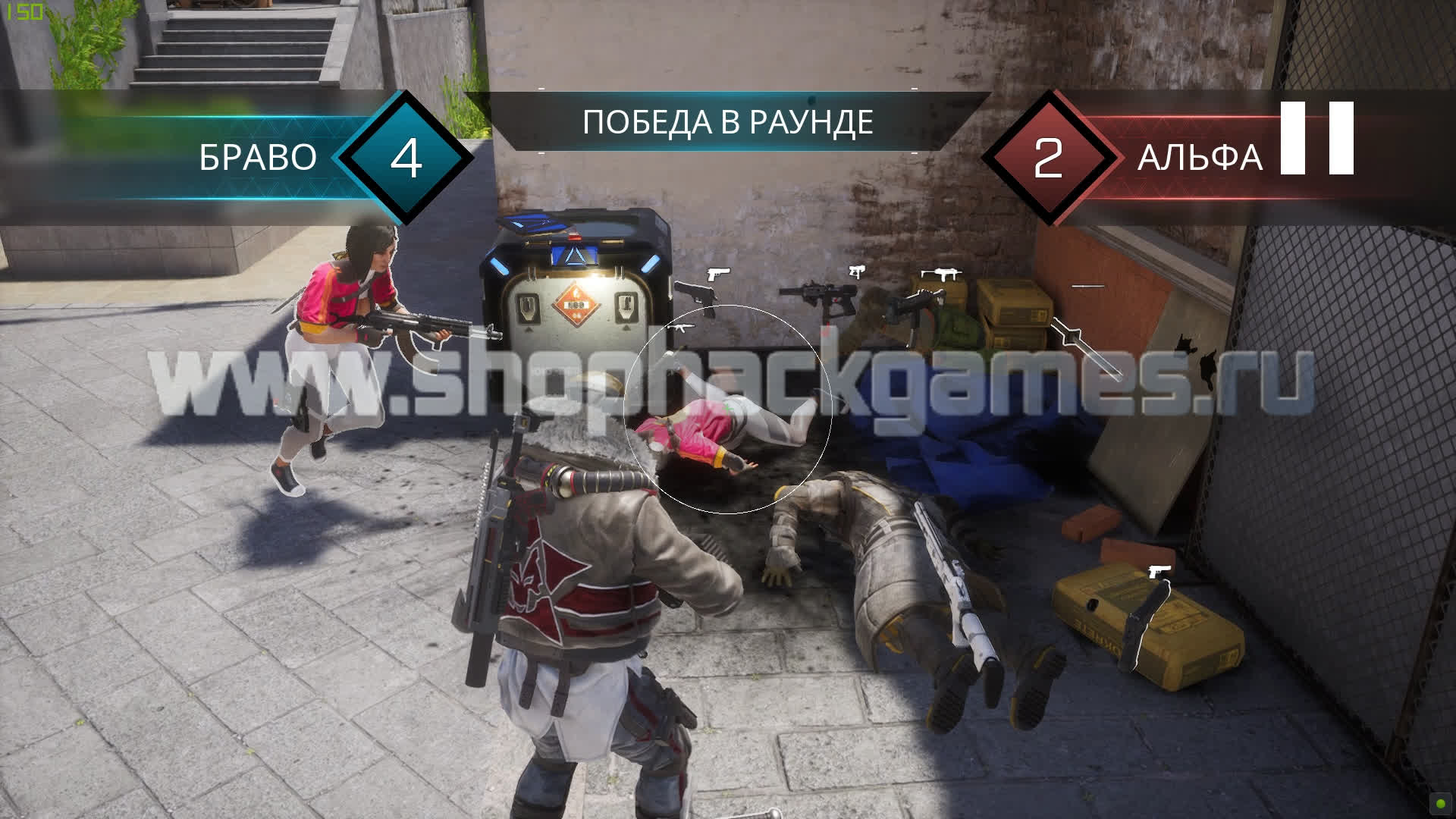Viewport: 1456px width, 819px height.
Task: Select the БРАВО team score banner
Action: (x=258, y=158)
